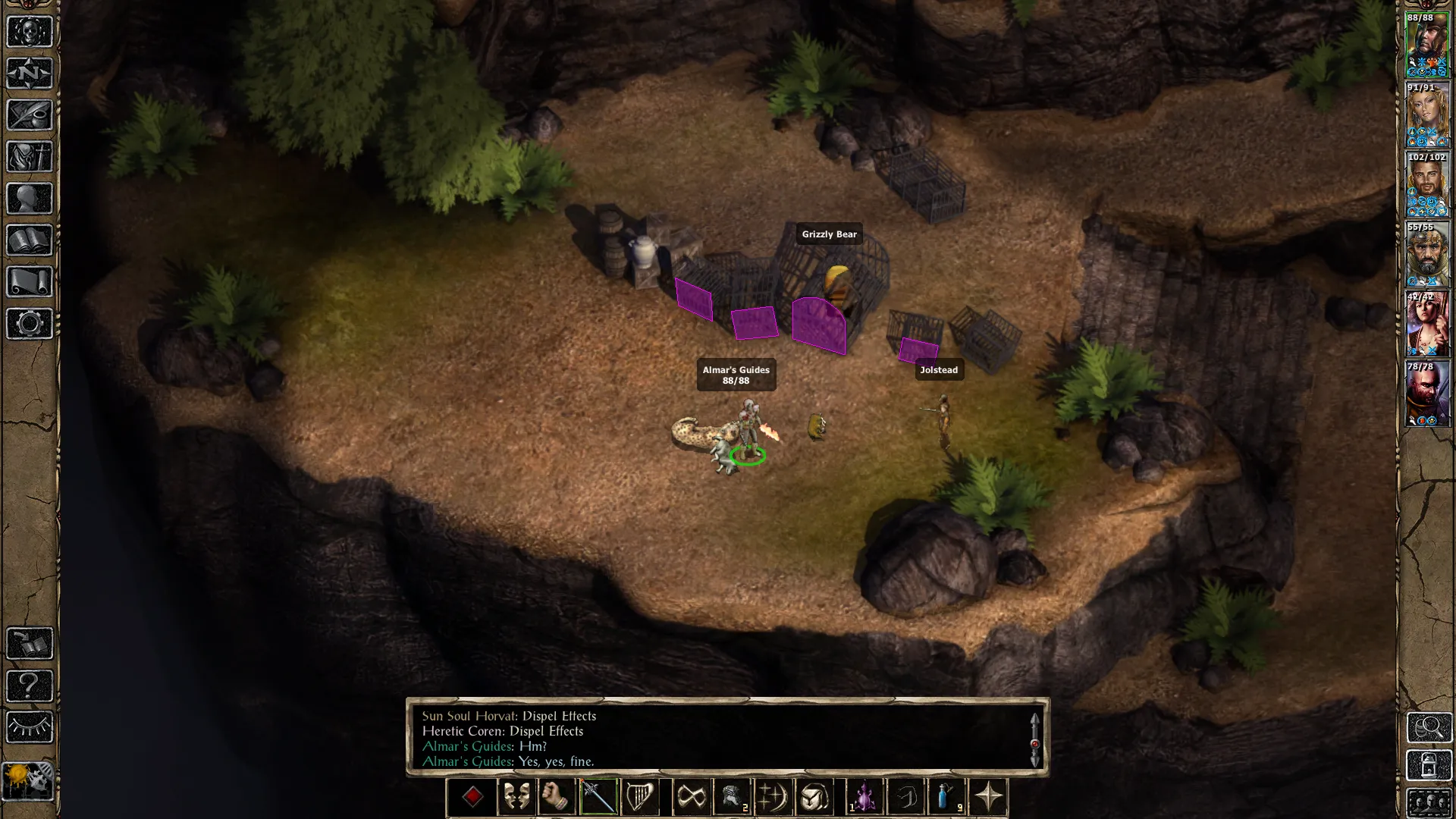Click the sun and gears clock
This screenshot has height=819, width=1456.
[29, 780]
